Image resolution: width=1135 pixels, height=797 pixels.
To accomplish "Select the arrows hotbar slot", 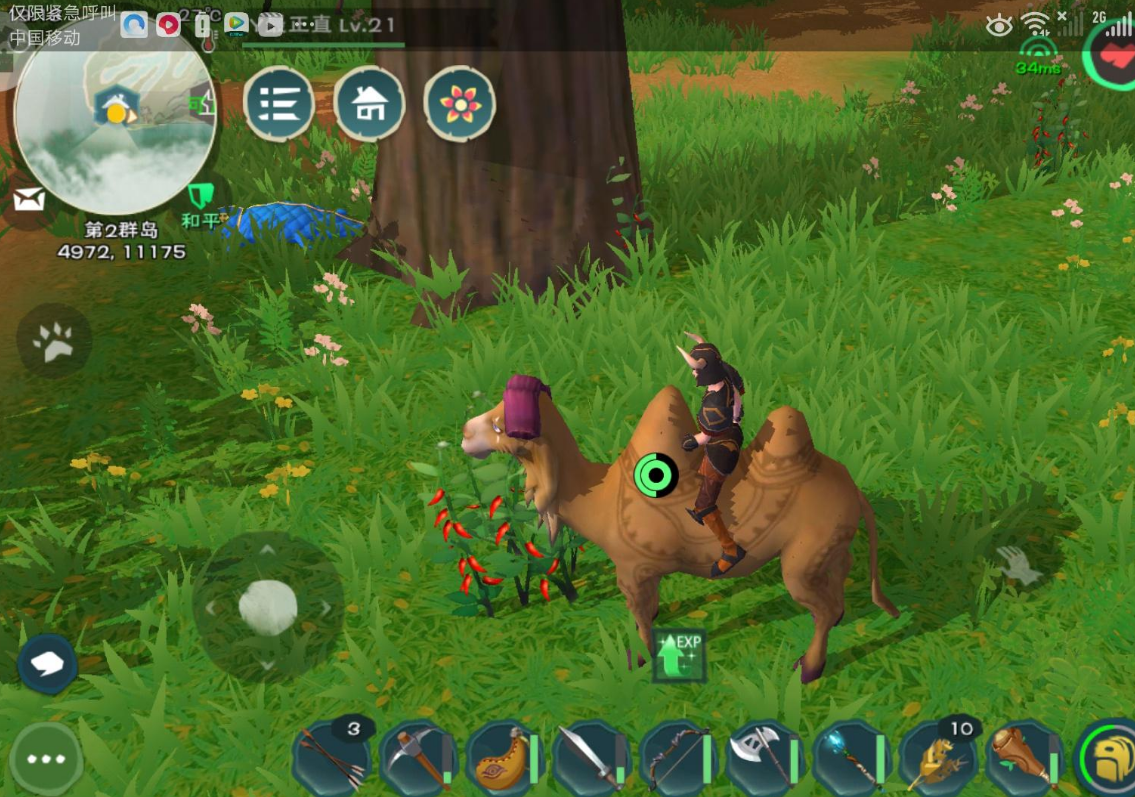I will point(331,757).
